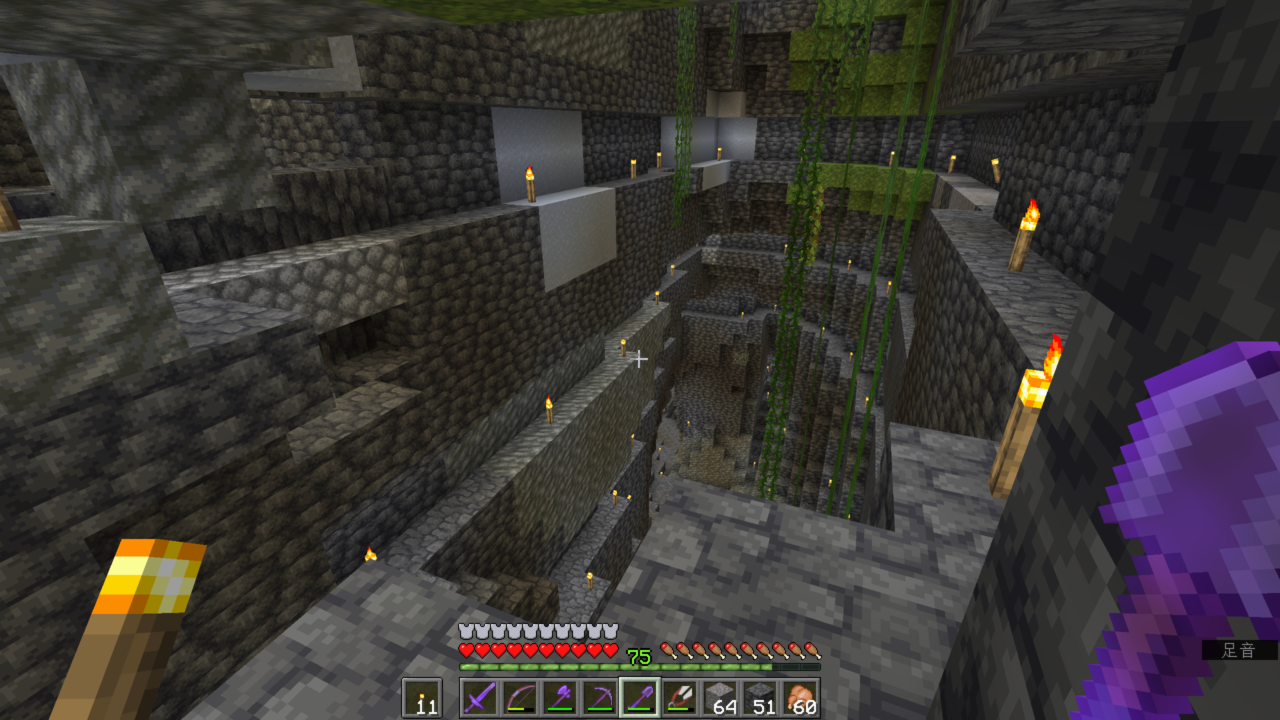
Task: Choose the bow in the hotbar
Action: [519, 697]
